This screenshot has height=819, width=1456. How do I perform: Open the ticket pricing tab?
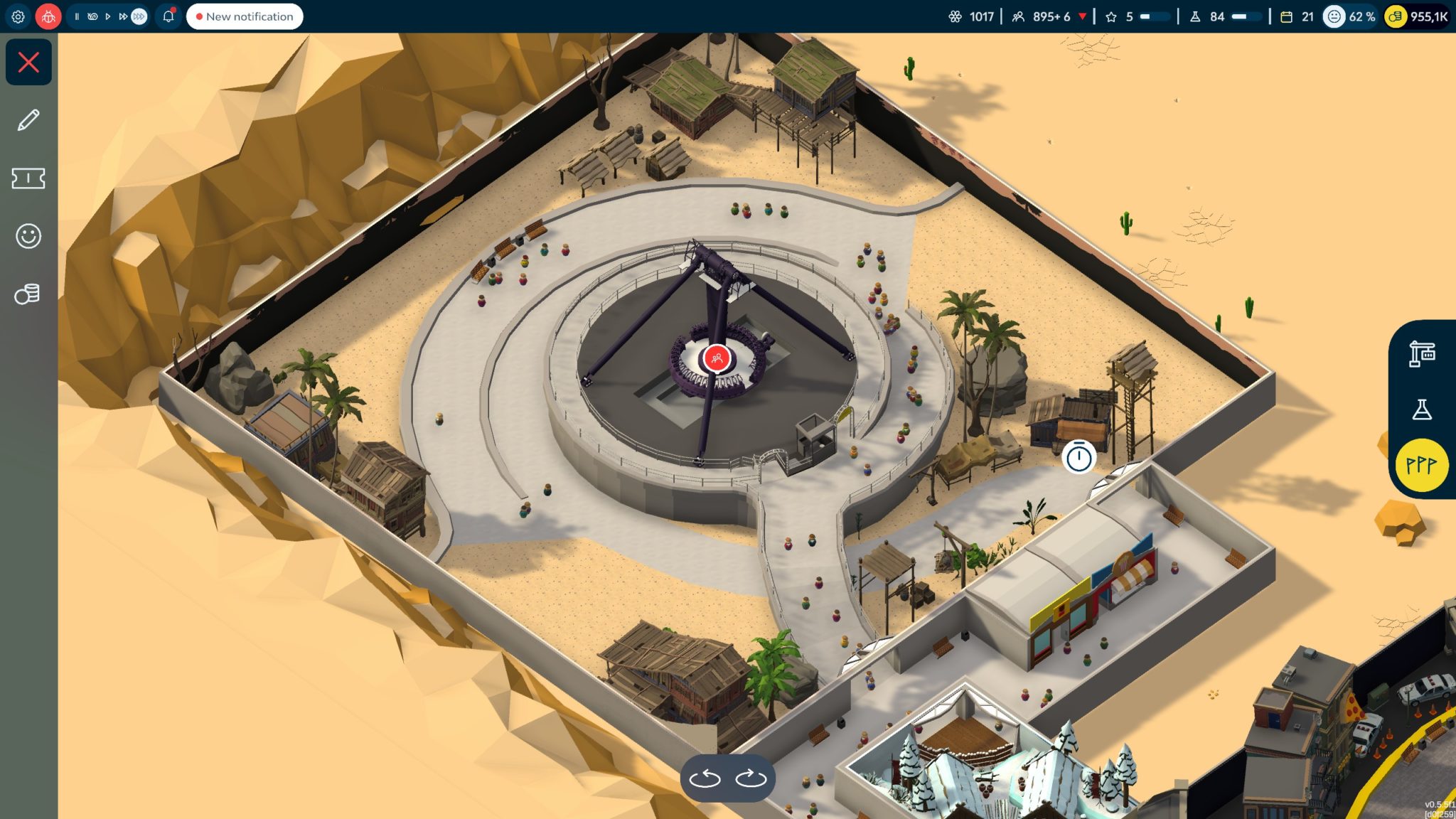[x=28, y=178]
